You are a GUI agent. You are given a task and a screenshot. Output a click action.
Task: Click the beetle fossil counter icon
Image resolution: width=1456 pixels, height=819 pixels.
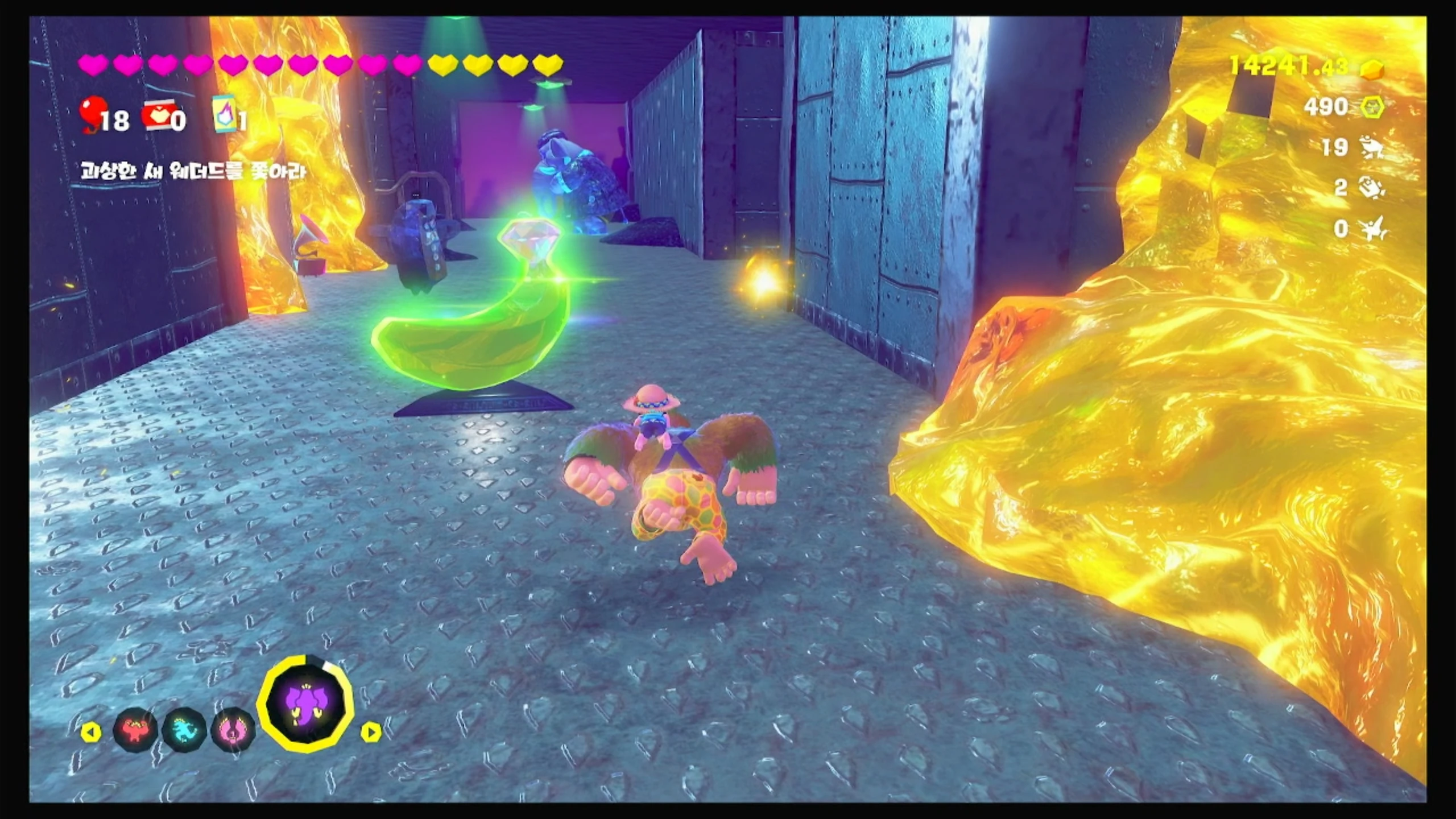[1372, 188]
